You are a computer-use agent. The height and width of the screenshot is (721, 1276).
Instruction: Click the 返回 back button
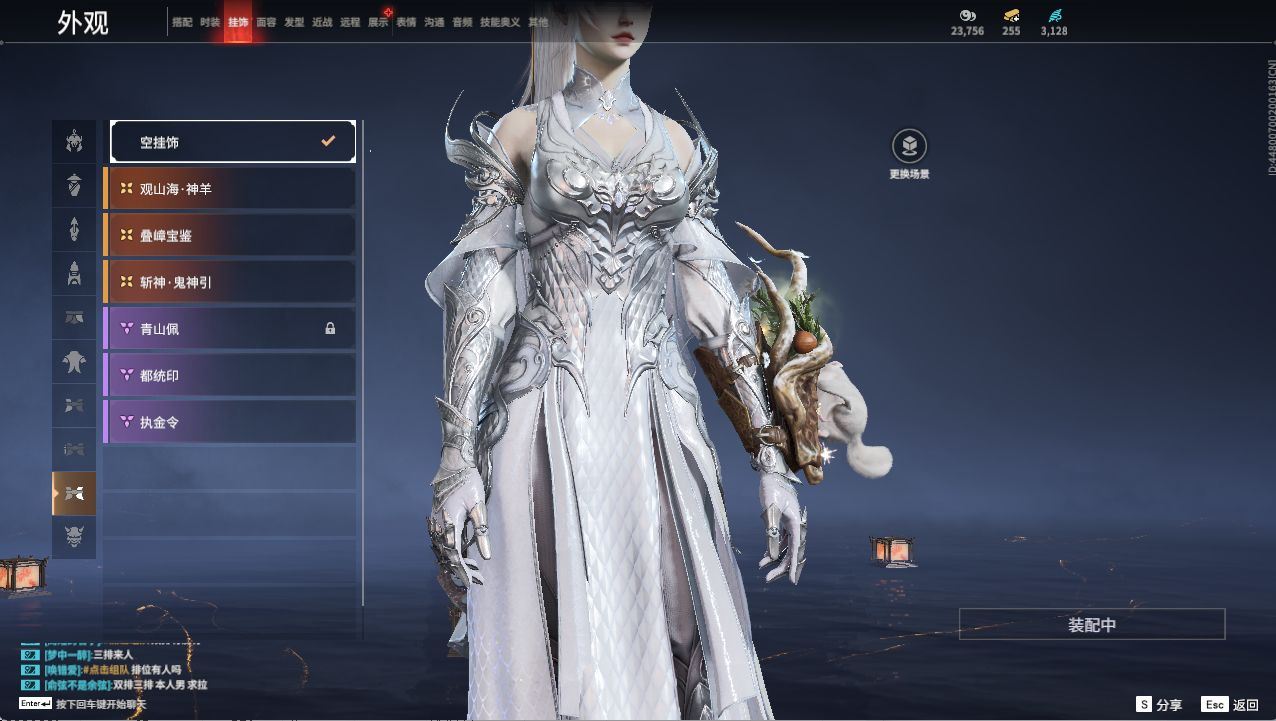[1231, 705]
